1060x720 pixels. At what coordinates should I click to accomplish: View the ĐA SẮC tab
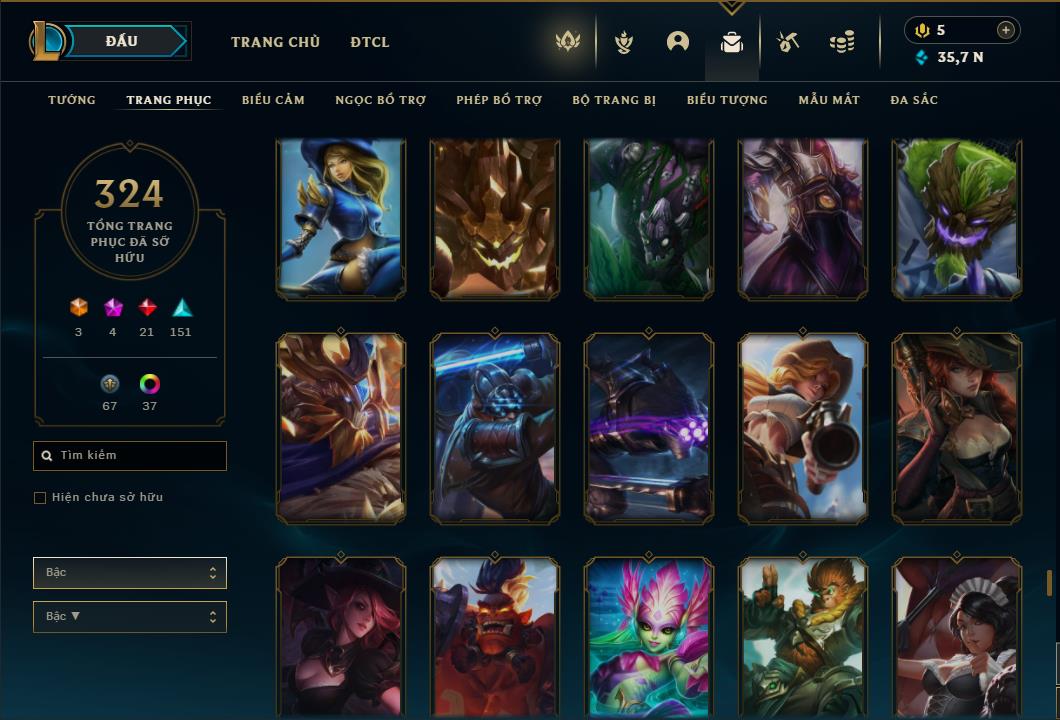(x=914, y=100)
